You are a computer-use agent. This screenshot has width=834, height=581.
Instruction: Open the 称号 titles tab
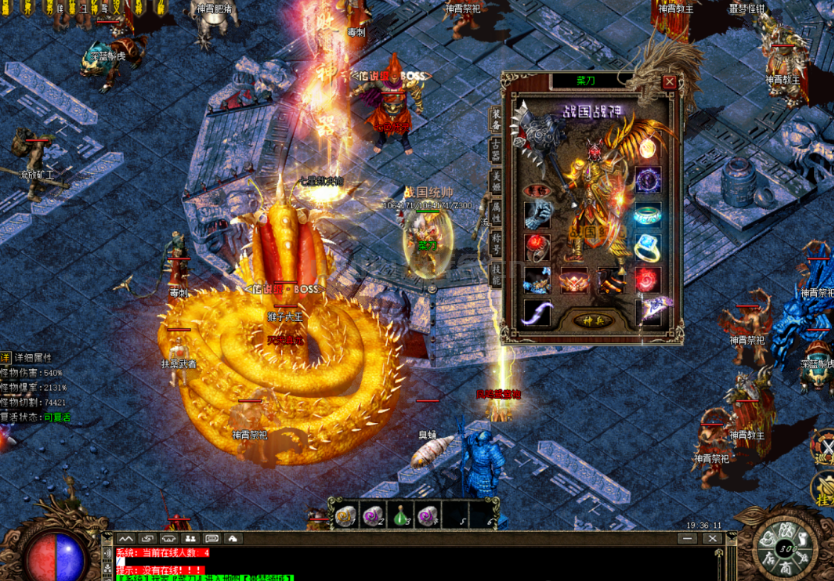pos(495,243)
